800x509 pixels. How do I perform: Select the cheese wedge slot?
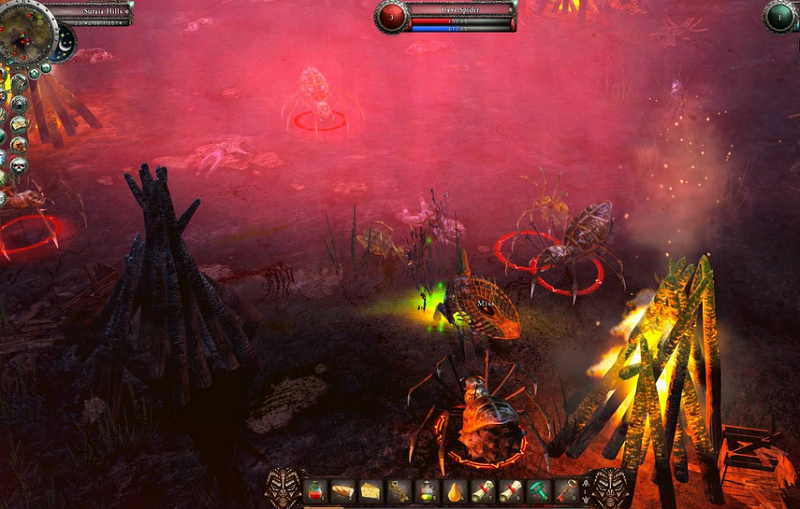(370, 492)
